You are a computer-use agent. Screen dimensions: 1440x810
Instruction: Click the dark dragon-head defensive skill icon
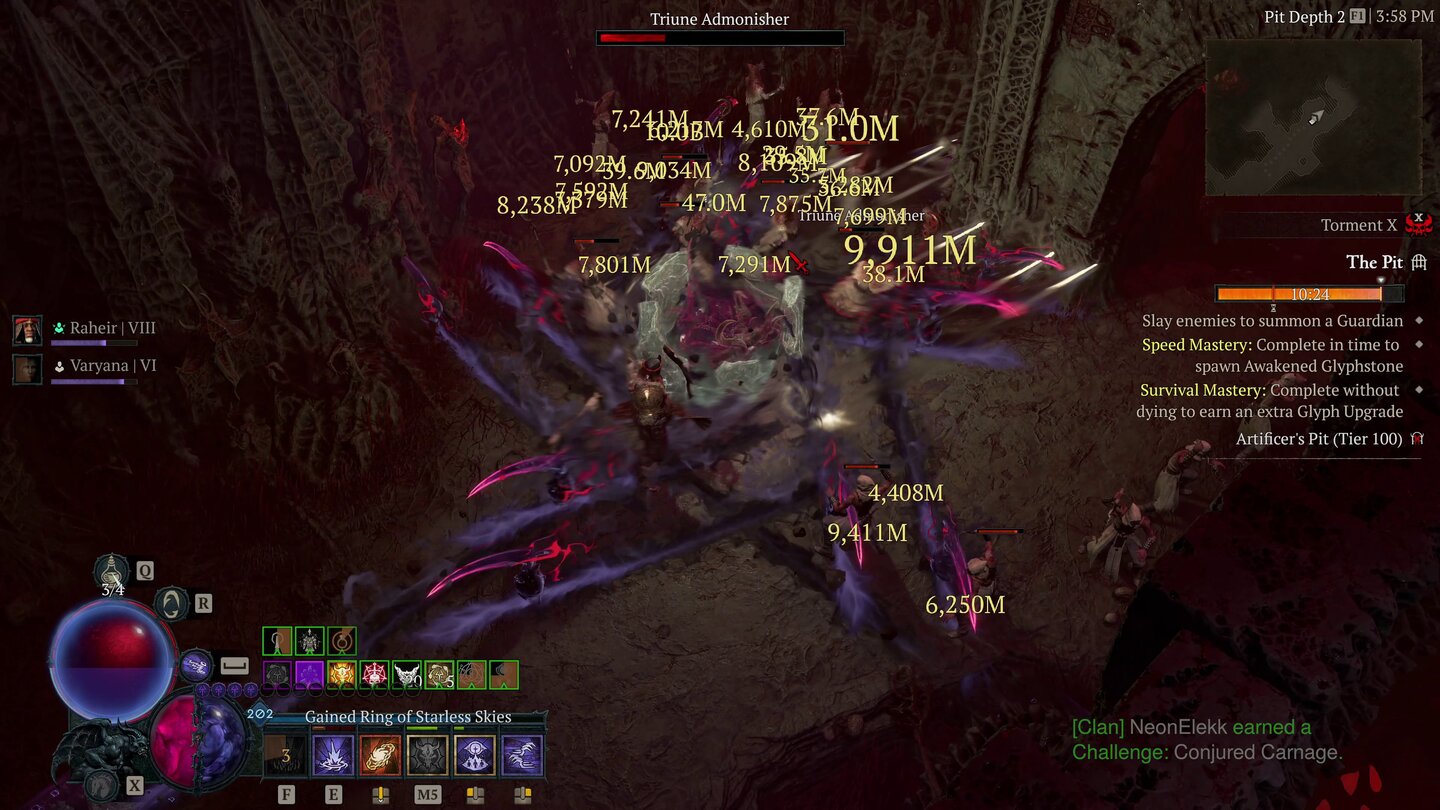(428, 752)
